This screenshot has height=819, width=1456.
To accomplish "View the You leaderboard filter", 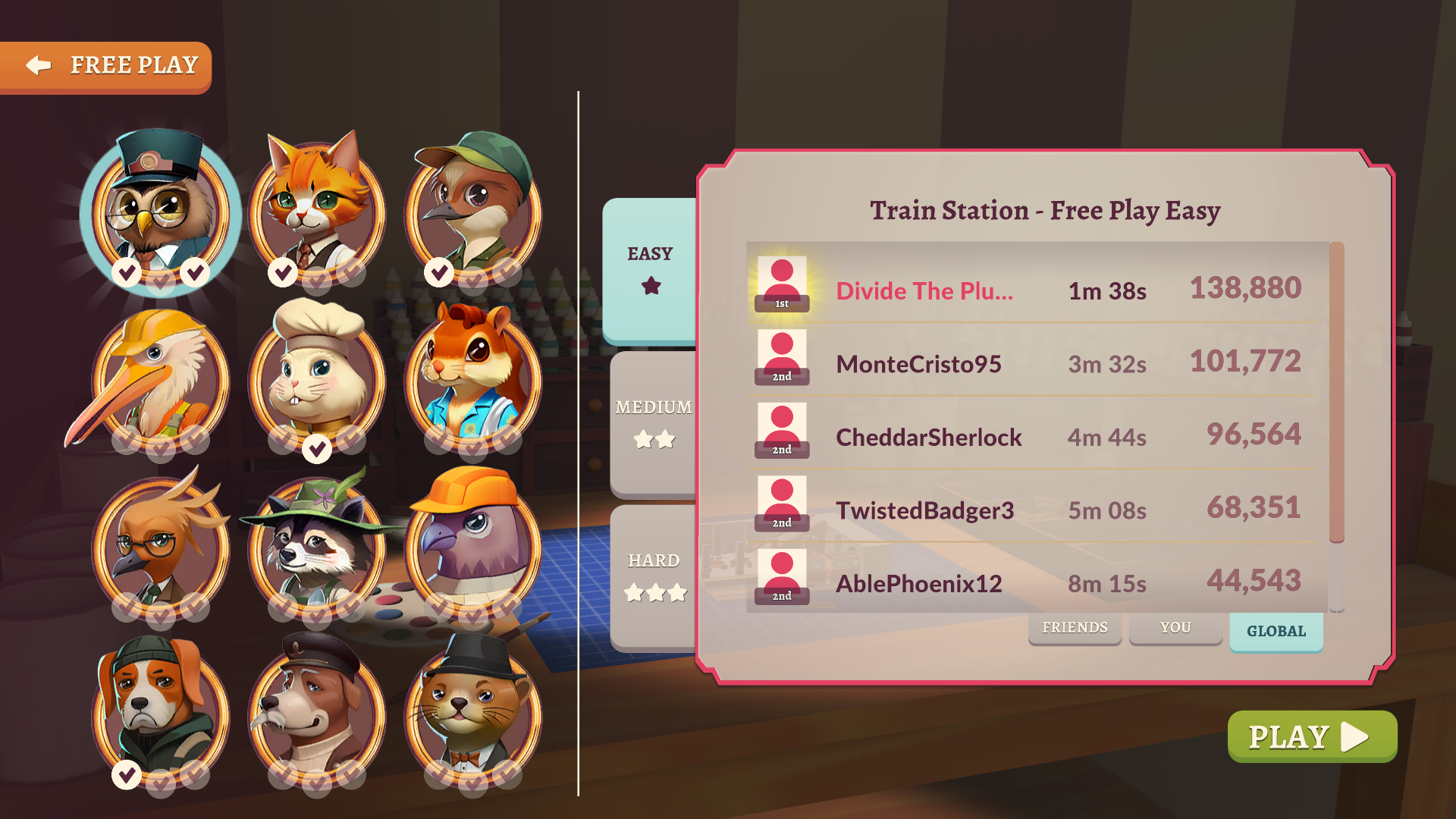I will (x=1175, y=628).
